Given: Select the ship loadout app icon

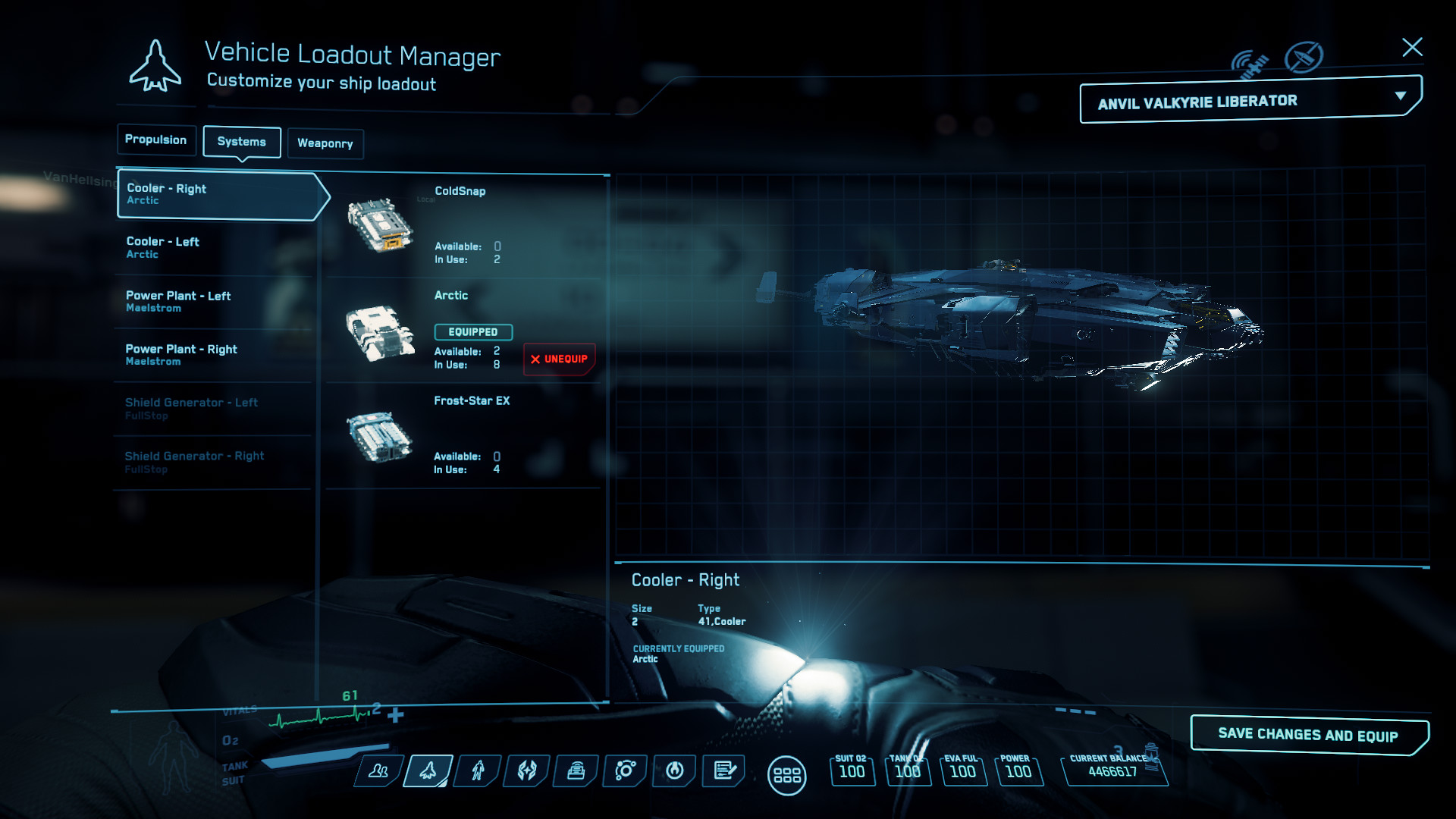Looking at the screenshot, I should coord(428,771).
